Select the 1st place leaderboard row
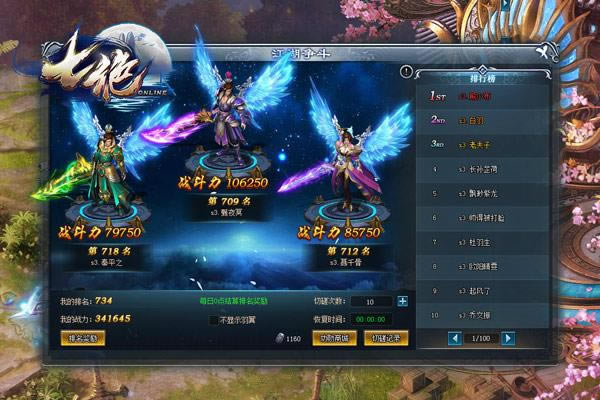This screenshot has width=600, height=400. [481, 97]
